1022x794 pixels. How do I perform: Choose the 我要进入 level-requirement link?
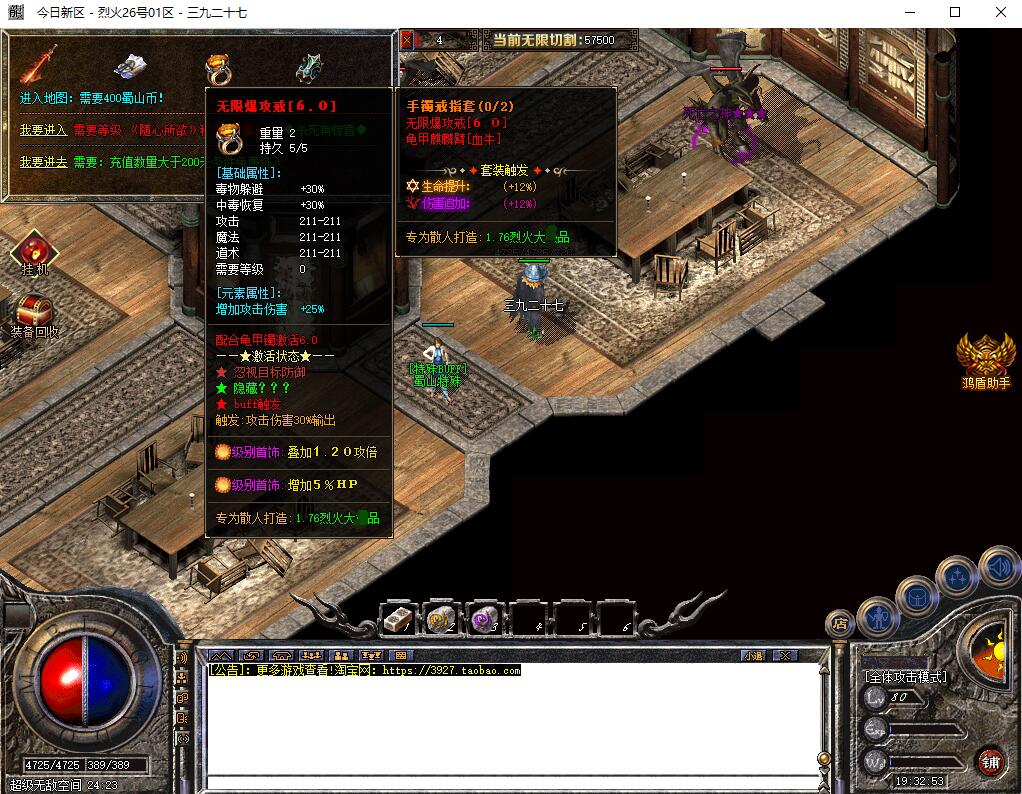click(43, 130)
